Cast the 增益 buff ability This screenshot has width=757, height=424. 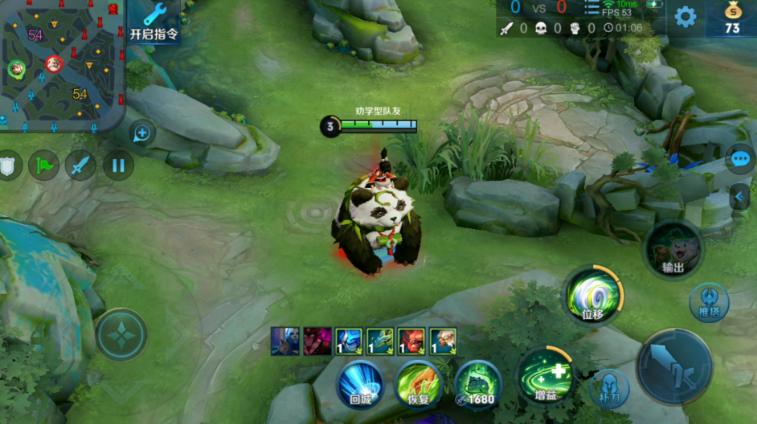(545, 377)
